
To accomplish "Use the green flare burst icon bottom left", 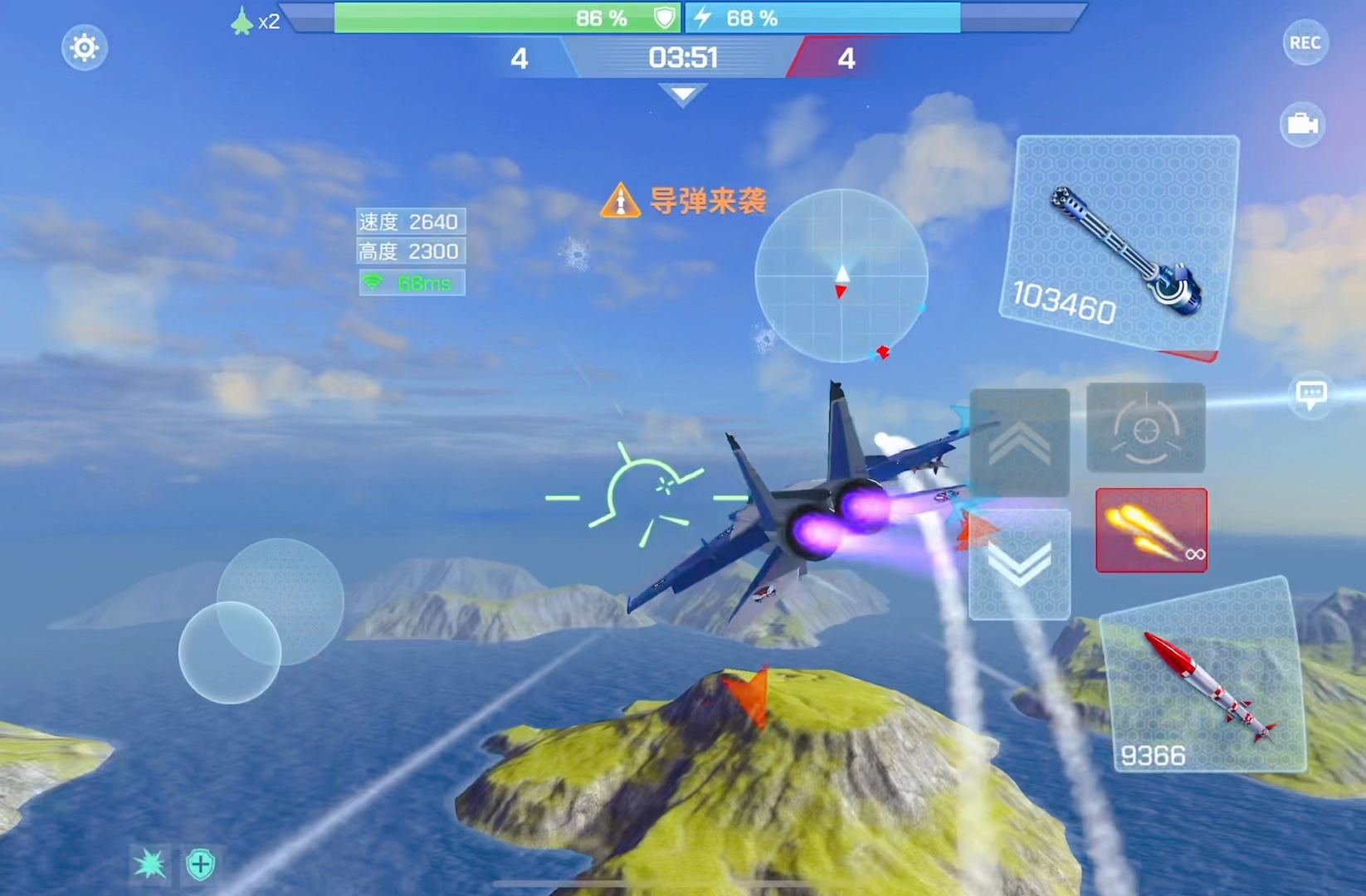I will 150,863.
